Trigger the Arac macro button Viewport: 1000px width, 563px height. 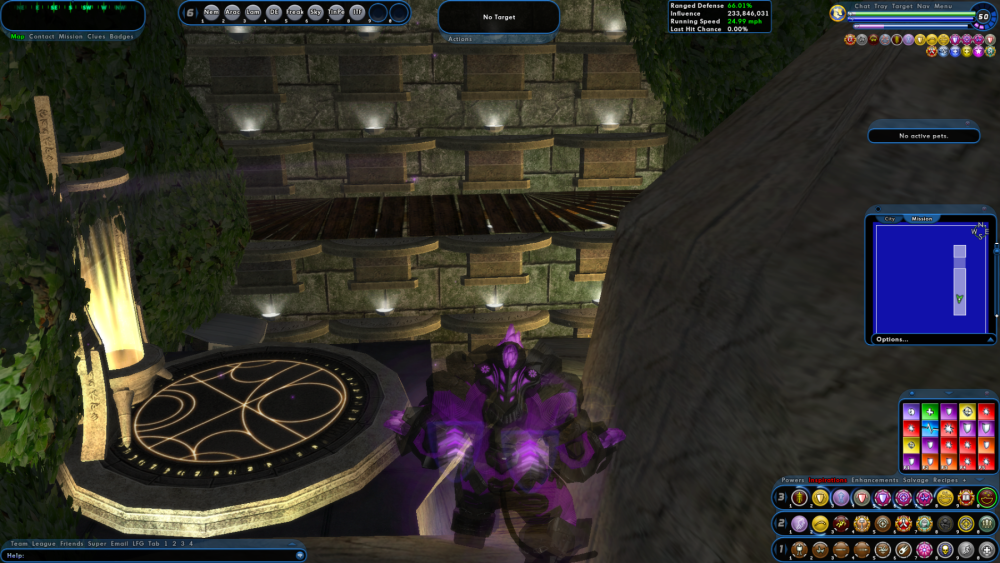pos(232,13)
